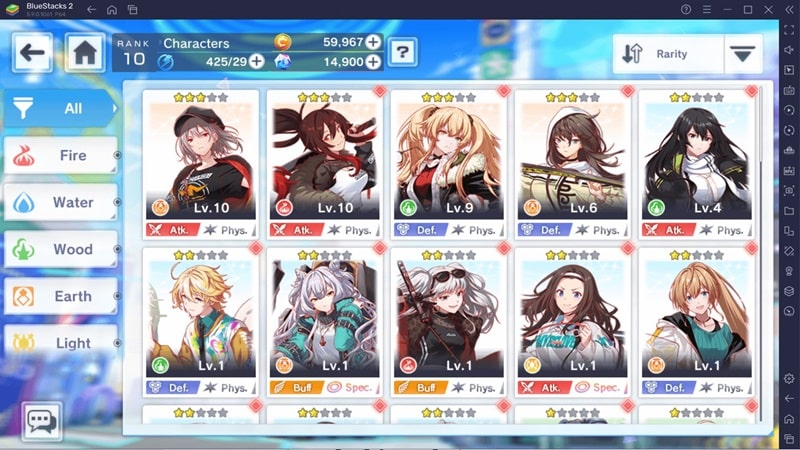This screenshot has width=800, height=450.
Task: Open the chat speech bubble button
Action: point(41,421)
